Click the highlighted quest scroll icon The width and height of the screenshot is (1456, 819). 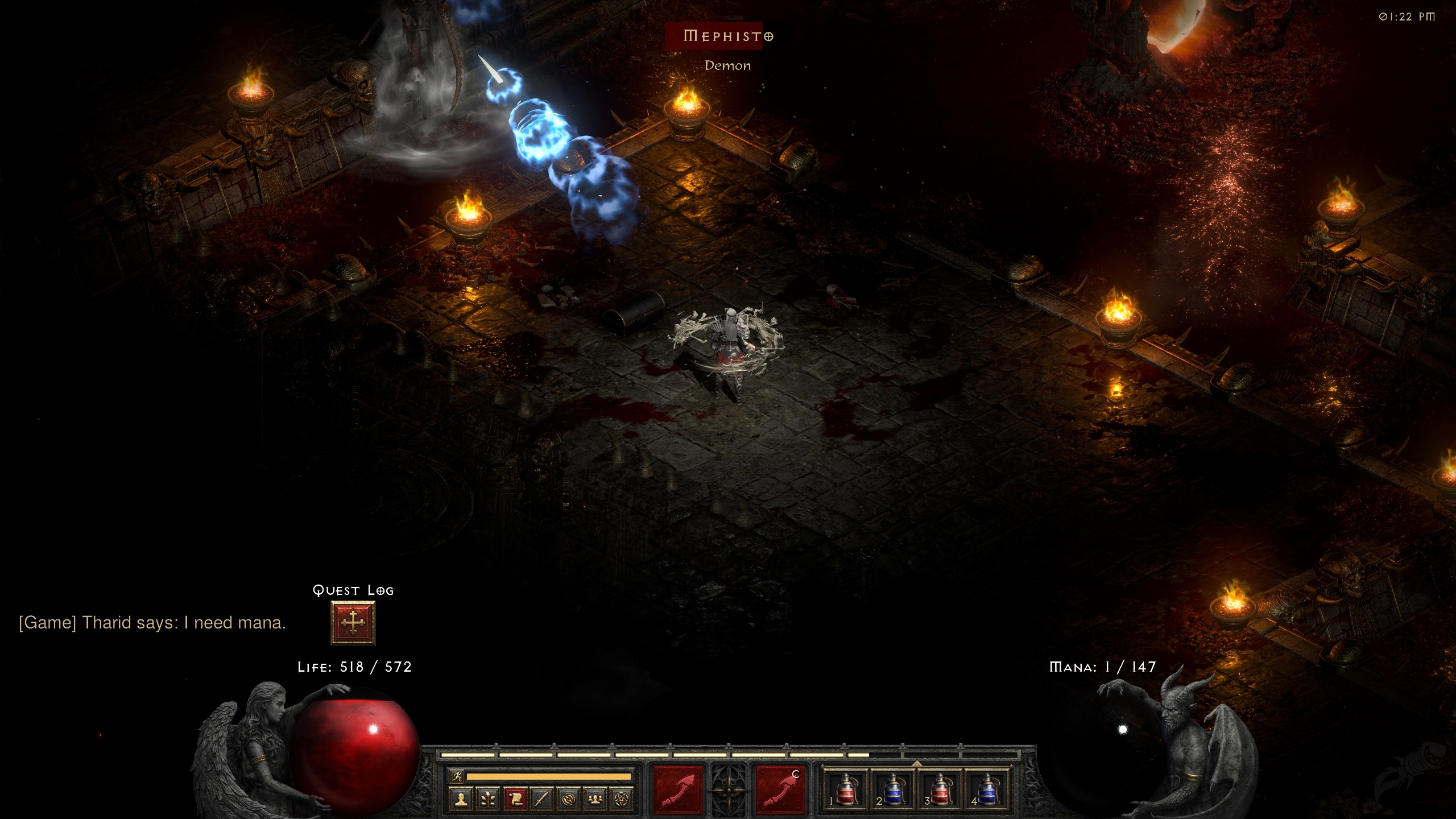click(x=515, y=800)
